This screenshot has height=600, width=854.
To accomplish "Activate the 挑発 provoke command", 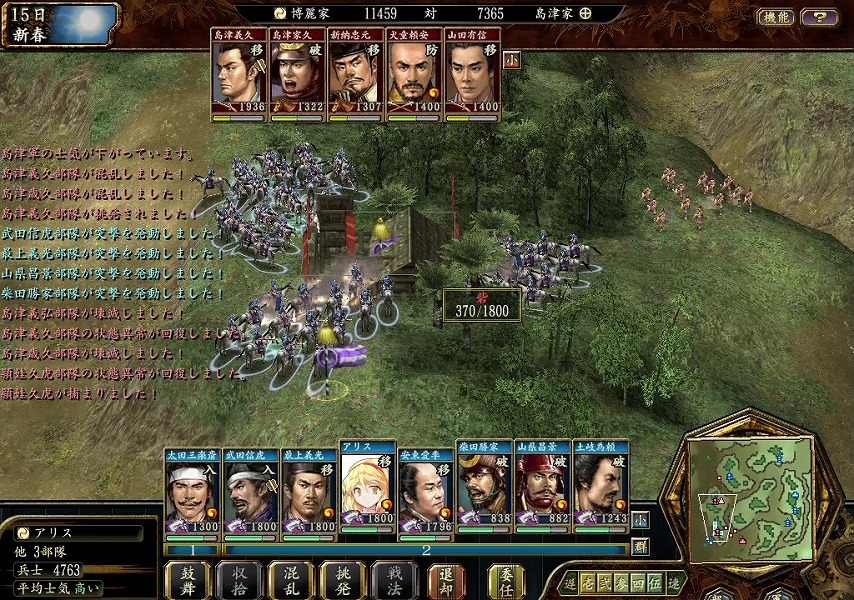I will (342, 580).
